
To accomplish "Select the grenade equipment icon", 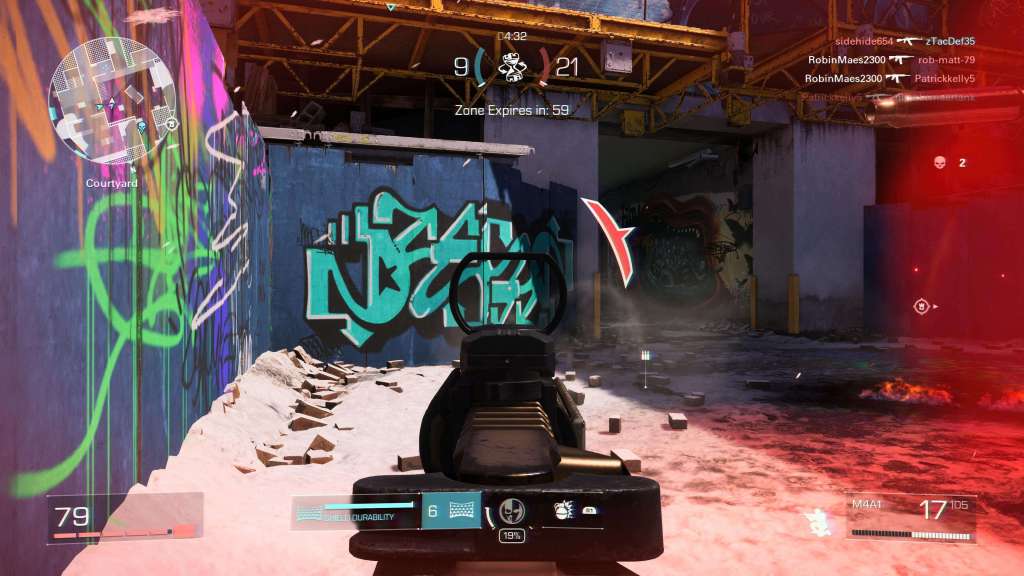I will click(563, 511).
